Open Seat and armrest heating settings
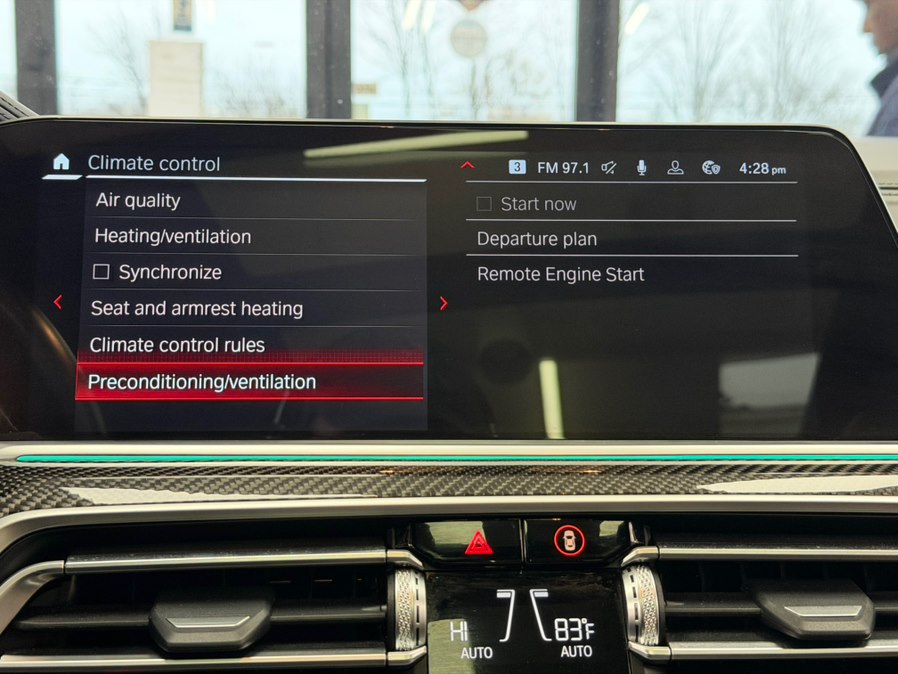Image resolution: width=898 pixels, height=674 pixels. pos(196,309)
